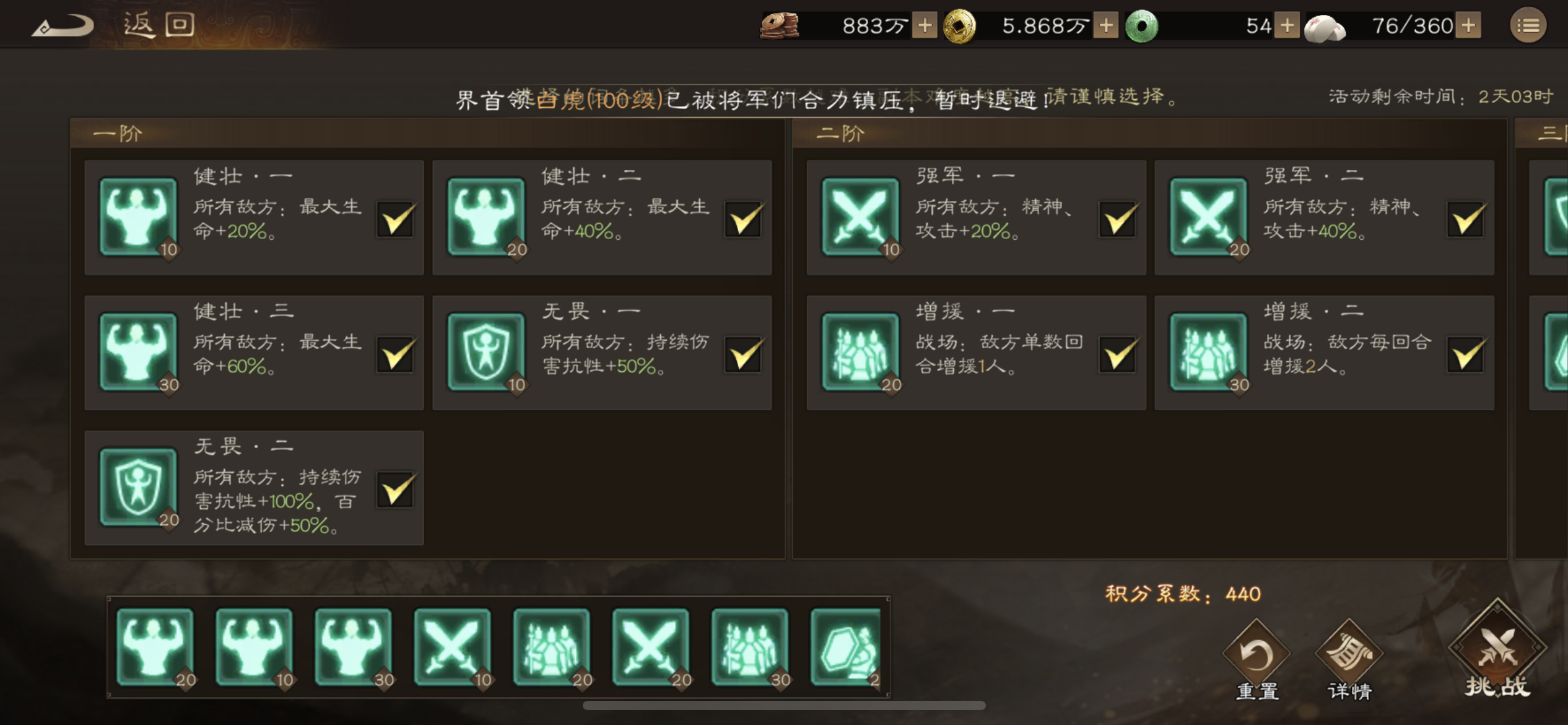Select the 健壮·一 muscle buff icon
Screen dimensions: 1568x725
(137, 216)
